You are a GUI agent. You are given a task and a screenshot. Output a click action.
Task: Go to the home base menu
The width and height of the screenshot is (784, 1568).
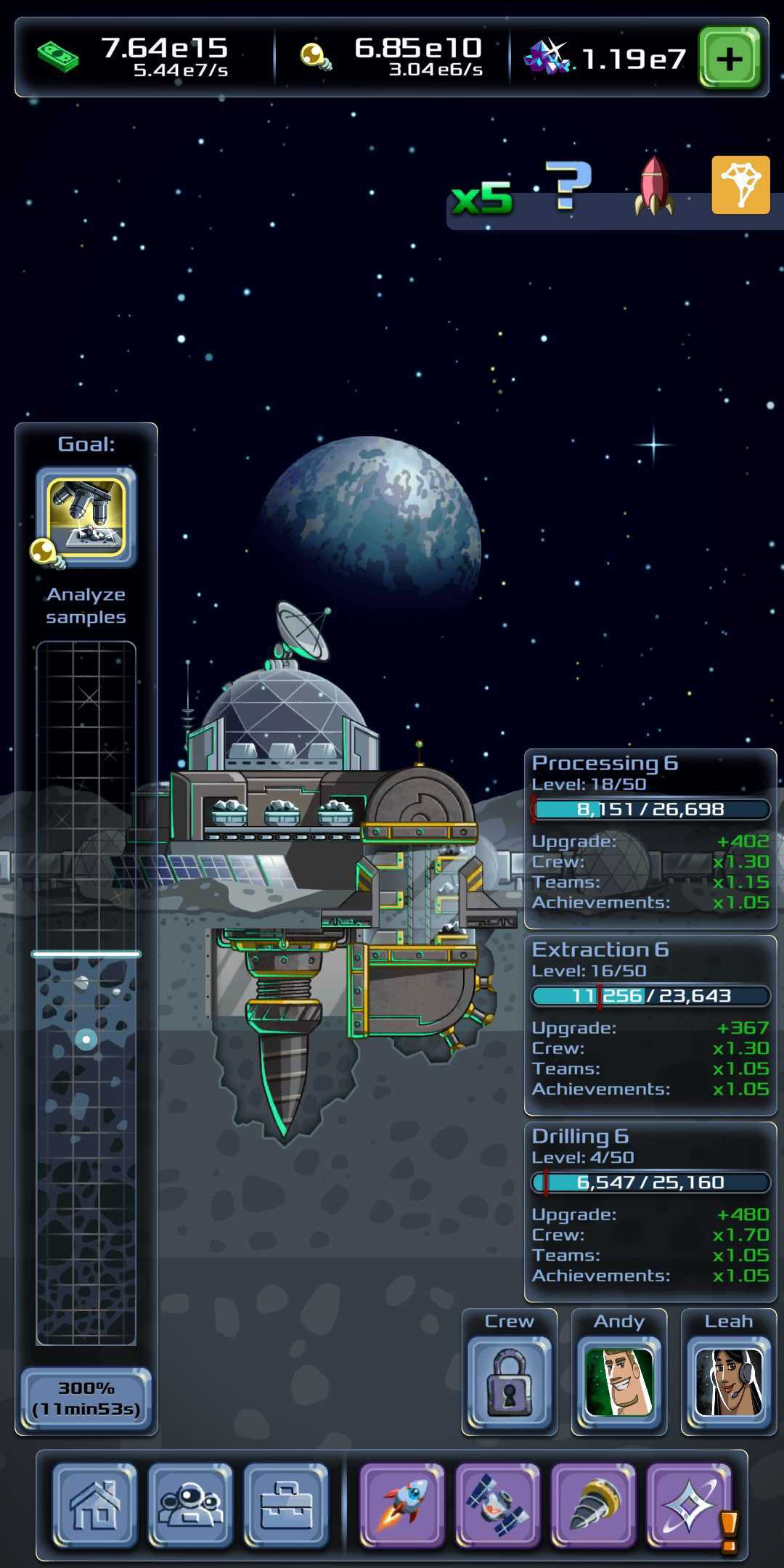[94, 1505]
